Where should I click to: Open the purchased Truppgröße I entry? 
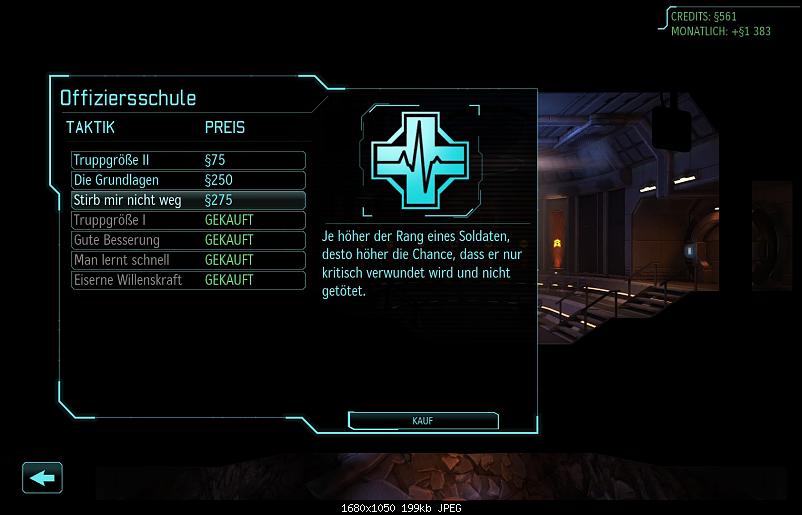tap(188, 220)
